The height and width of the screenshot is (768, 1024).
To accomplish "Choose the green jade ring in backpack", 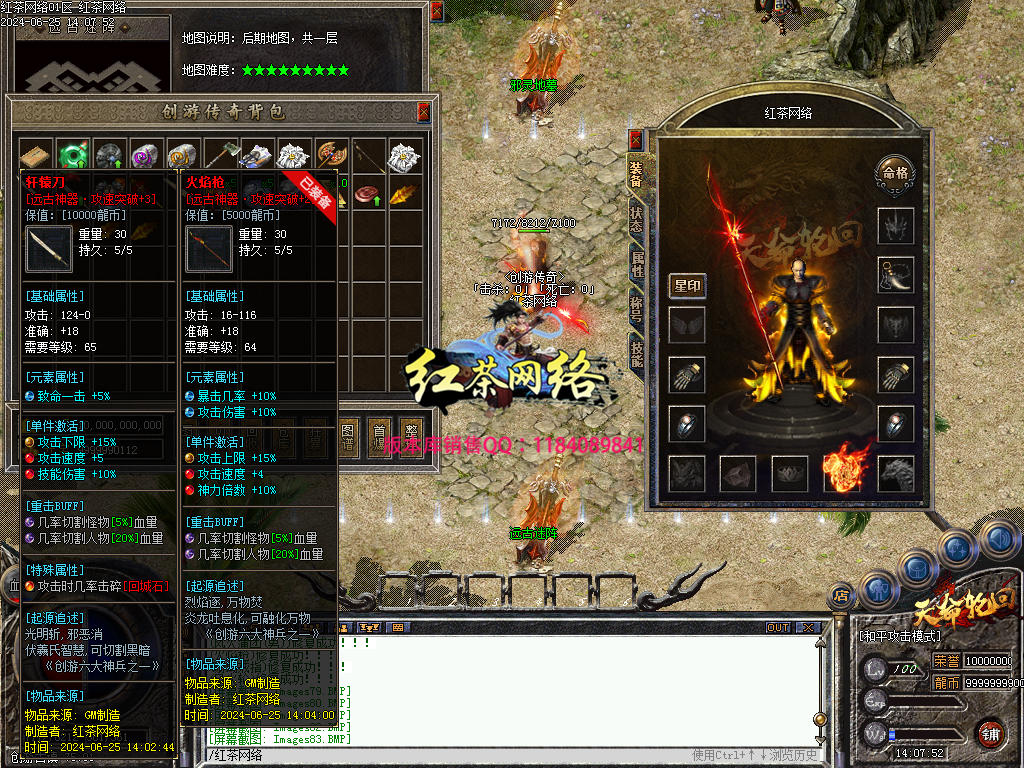I will (x=72, y=155).
